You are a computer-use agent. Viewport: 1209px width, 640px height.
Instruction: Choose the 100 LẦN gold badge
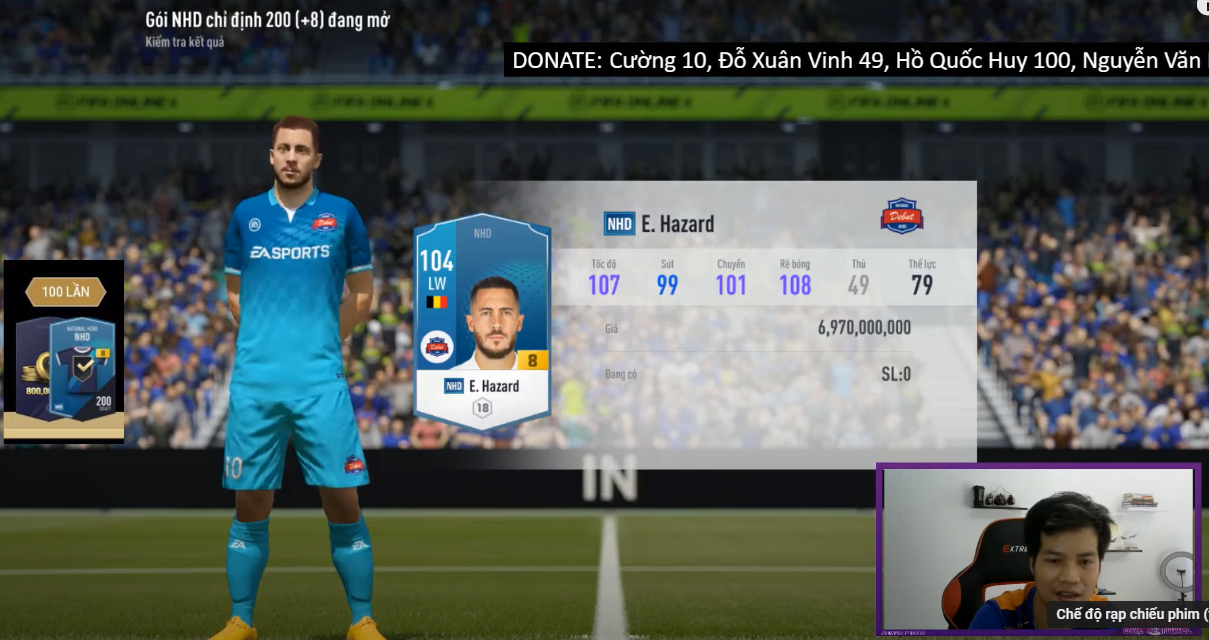[65, 292]
